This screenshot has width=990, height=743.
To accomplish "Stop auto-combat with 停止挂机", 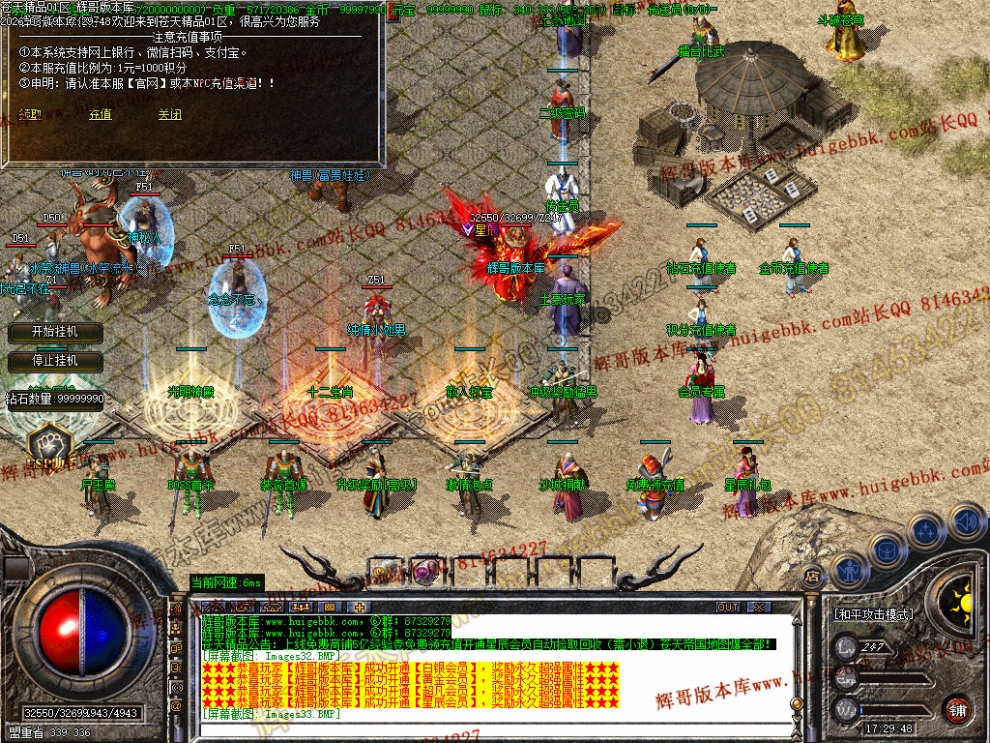I will 54,360.
